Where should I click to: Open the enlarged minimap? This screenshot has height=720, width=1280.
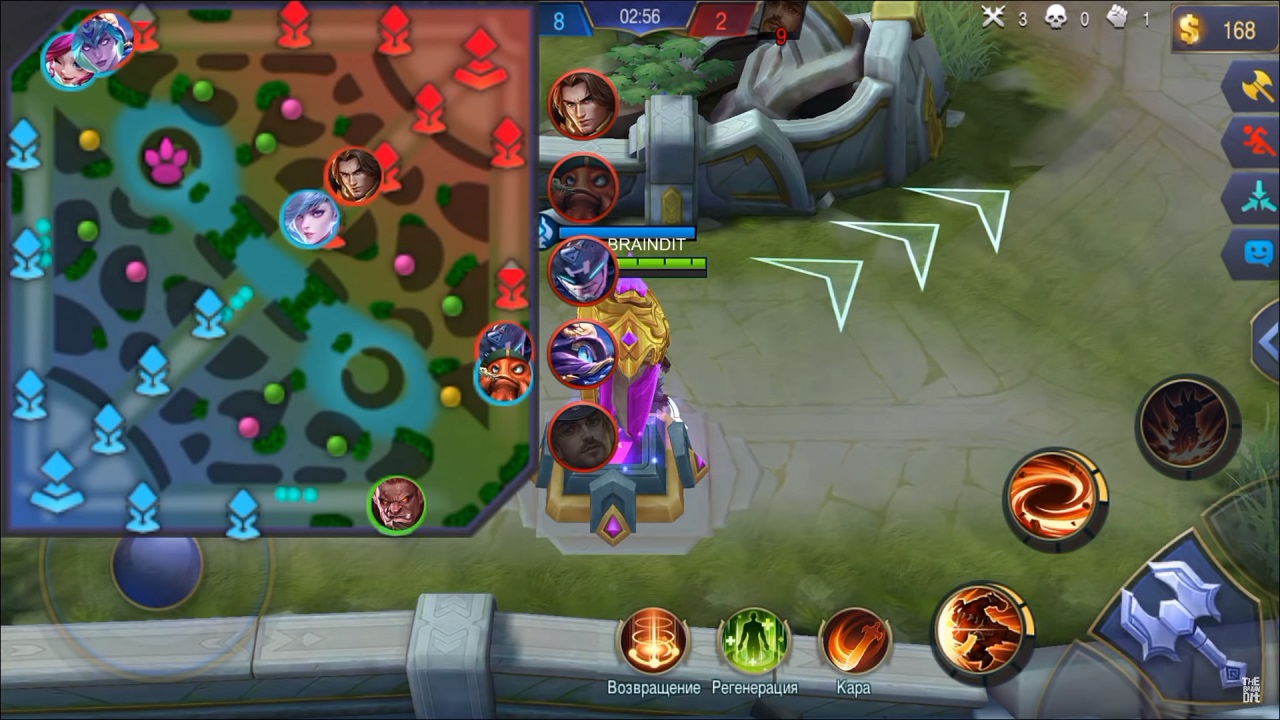point(268,268)
